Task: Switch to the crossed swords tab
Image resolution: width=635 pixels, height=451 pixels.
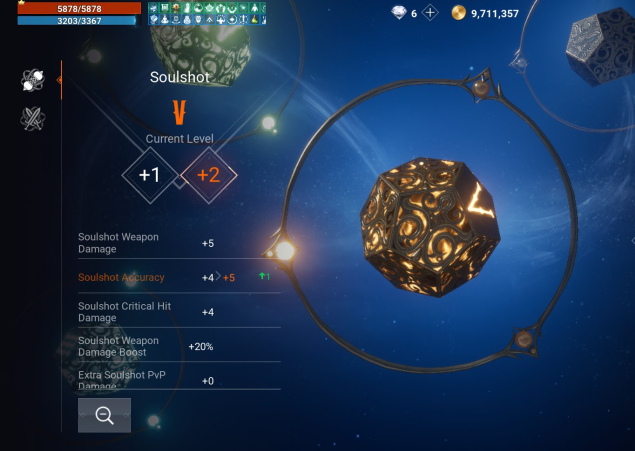Action: (x=33, y=119)
